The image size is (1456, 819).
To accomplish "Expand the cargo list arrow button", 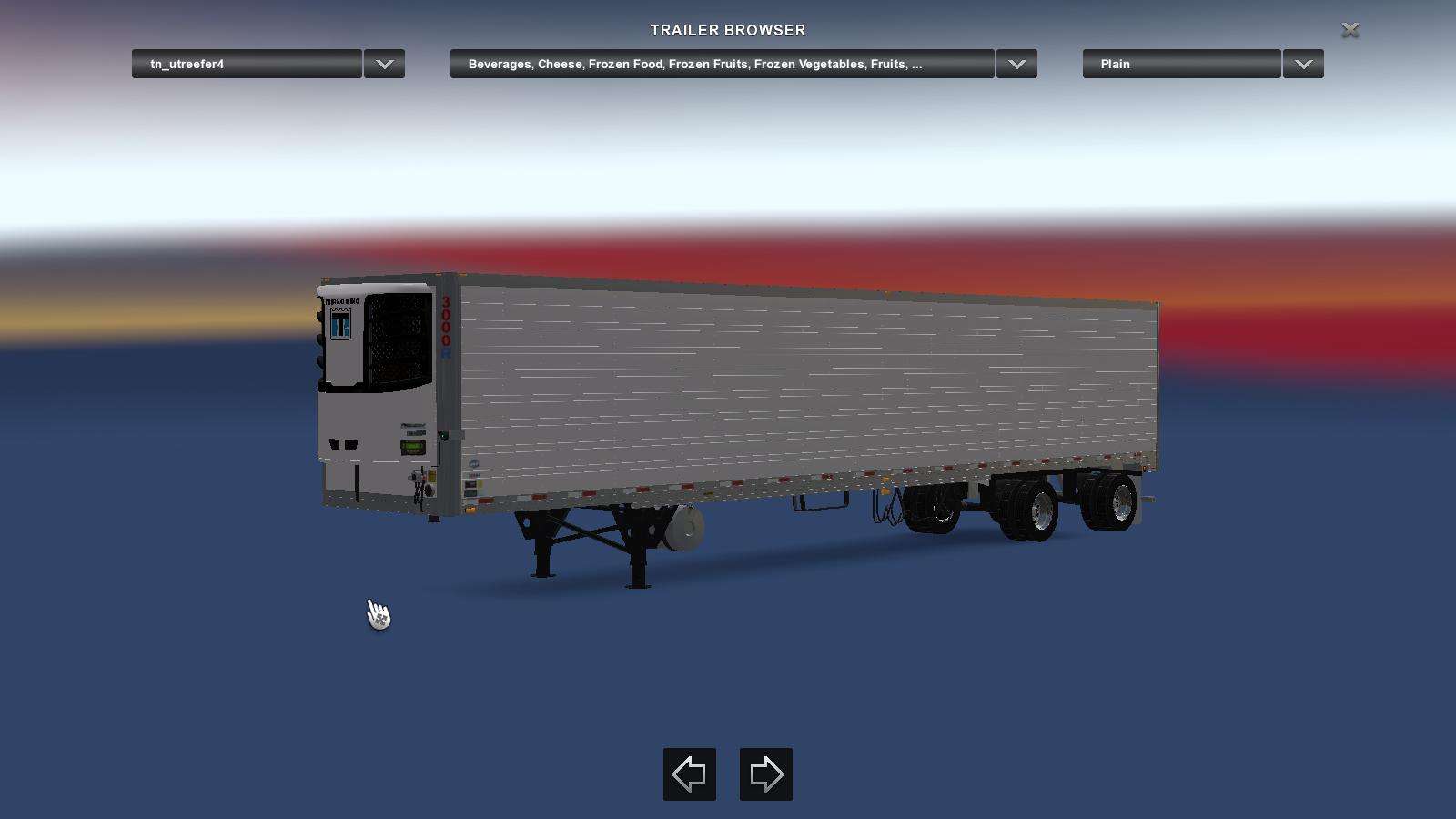I will [x=1016, y=64].
